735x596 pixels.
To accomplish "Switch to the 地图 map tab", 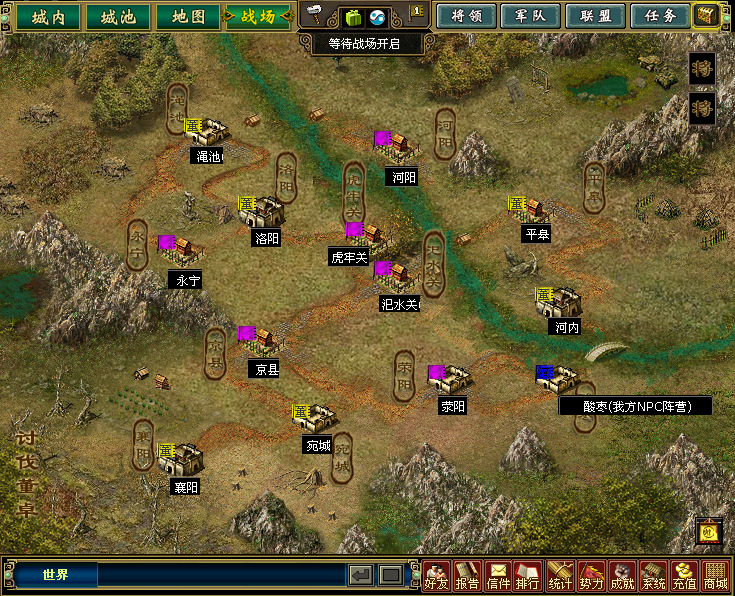I will [x=187, y=17].
